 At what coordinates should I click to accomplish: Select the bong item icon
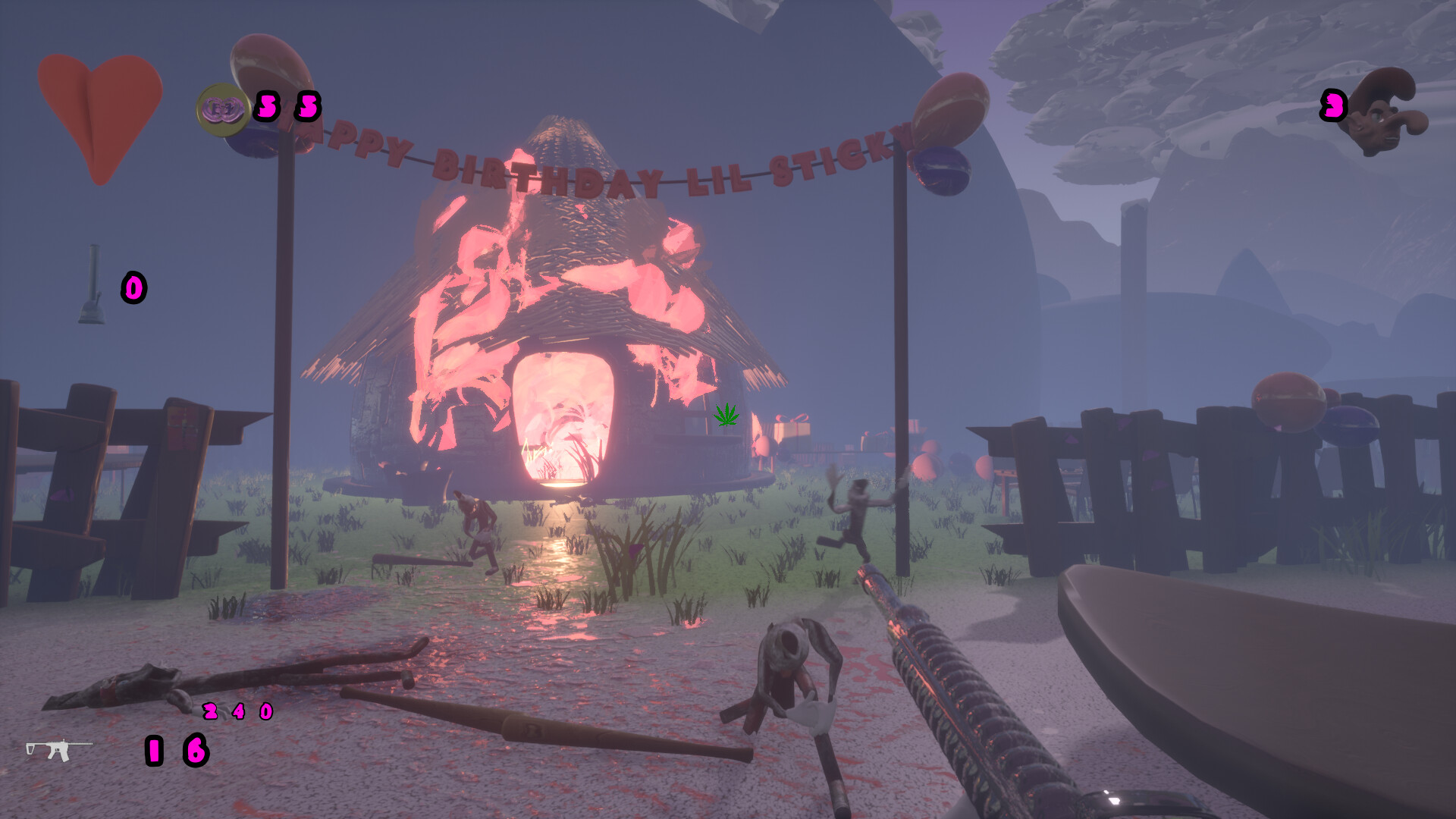coord(93,286)
